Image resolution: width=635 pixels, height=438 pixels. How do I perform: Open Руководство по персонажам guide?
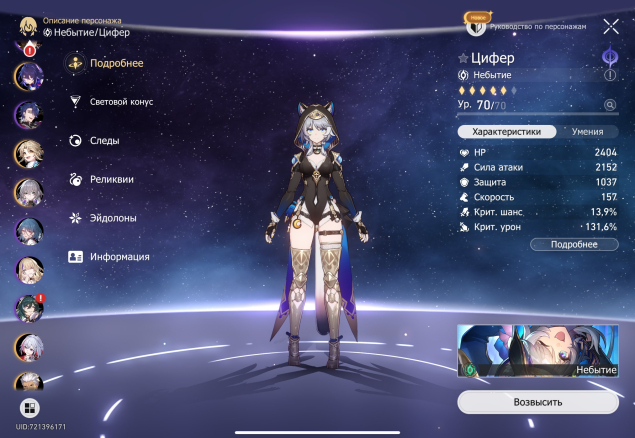click(x=536, y=26)
